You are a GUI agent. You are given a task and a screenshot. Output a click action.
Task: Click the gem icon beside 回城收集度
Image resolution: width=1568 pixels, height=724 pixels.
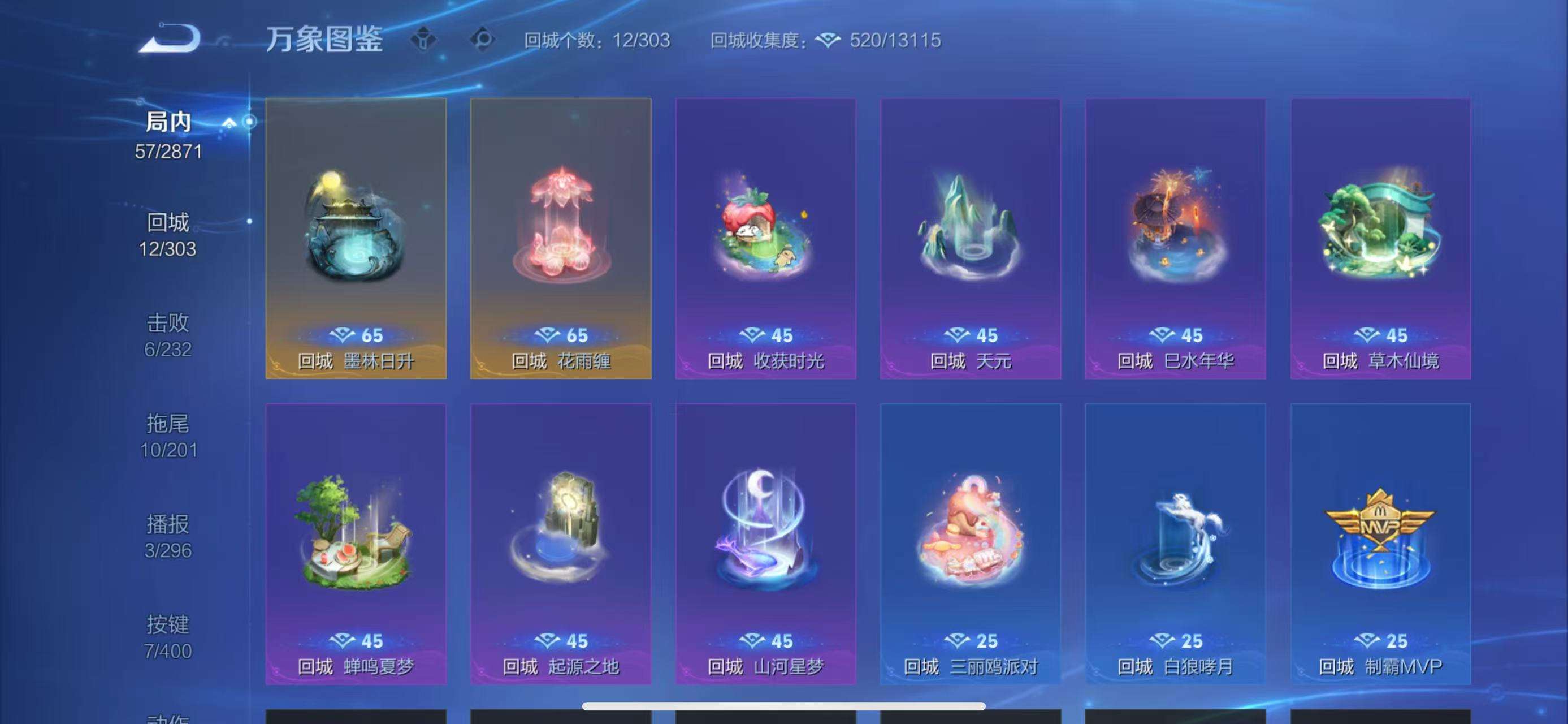coord(828,41)
